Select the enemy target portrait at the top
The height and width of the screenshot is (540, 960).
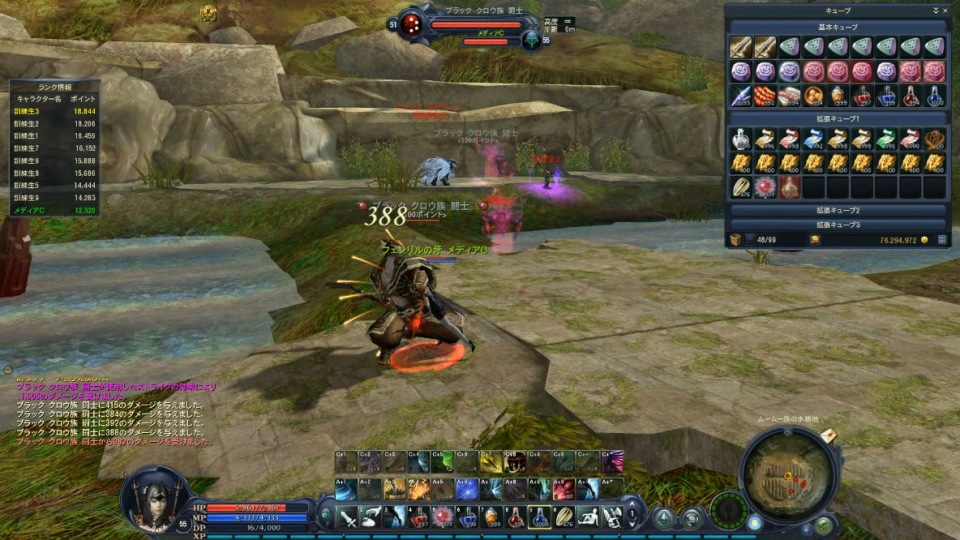click(411, 24)
